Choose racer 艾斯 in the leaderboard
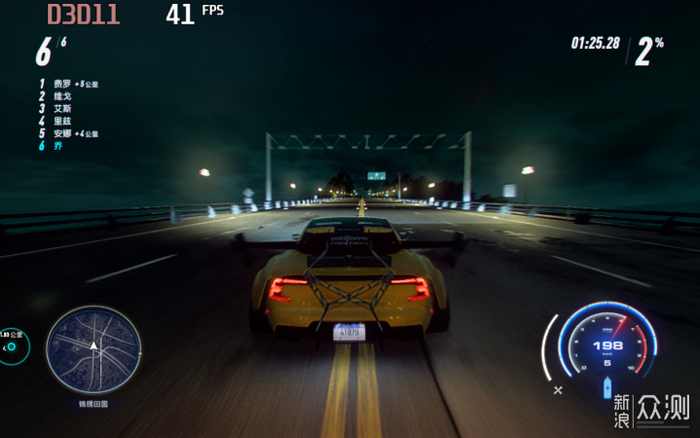 point(60,108)
